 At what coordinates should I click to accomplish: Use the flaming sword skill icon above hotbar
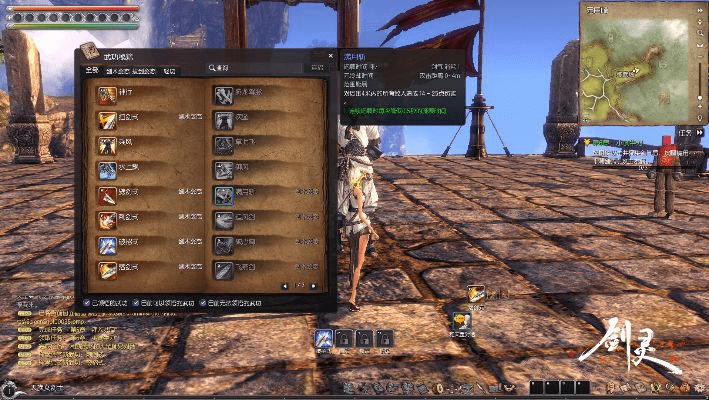tap(477, 293)
